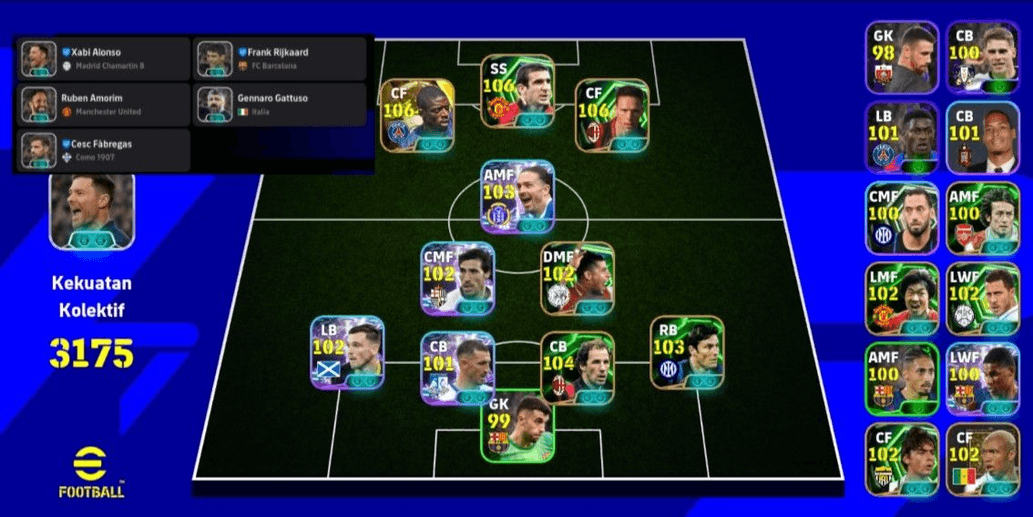Select the RB 103 player card
Viewport: 1033px width, 517px height.
click(x=687, y=352)
